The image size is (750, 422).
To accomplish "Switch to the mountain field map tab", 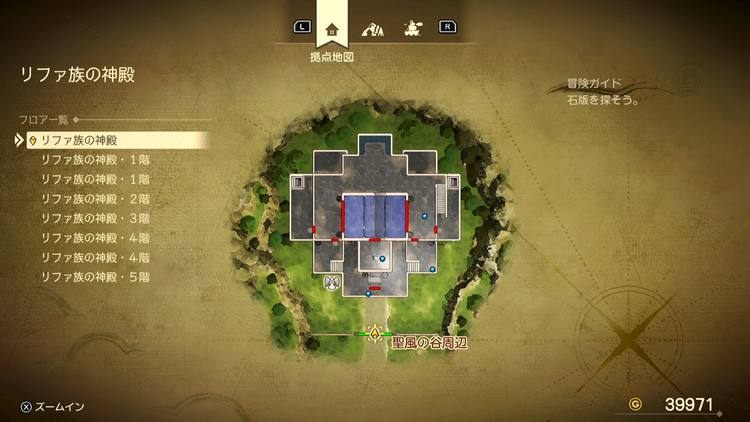I will pyautogui.click(x=372, y=29).
